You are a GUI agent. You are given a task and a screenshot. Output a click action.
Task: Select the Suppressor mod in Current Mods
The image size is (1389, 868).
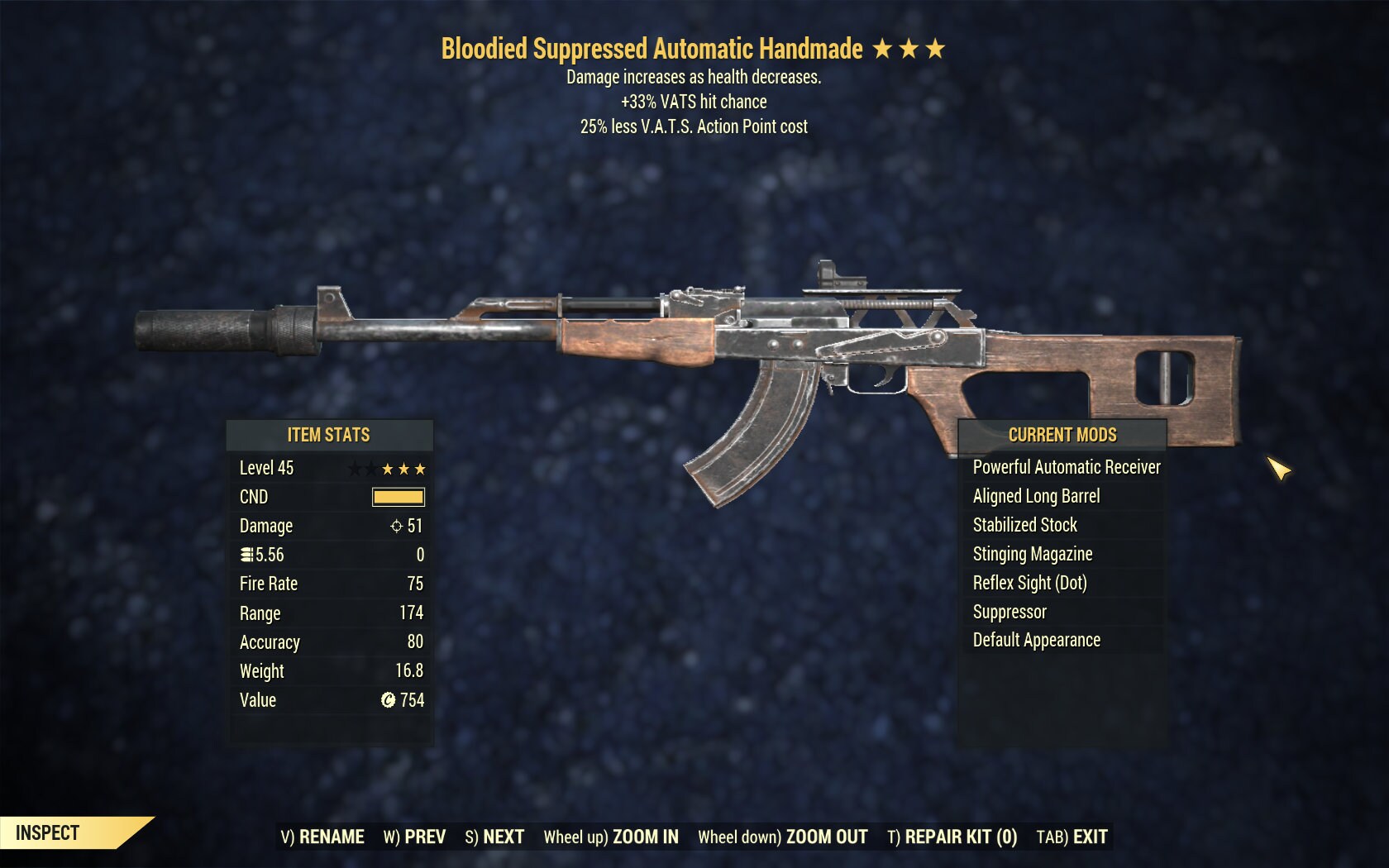[x=1009, y=612]
